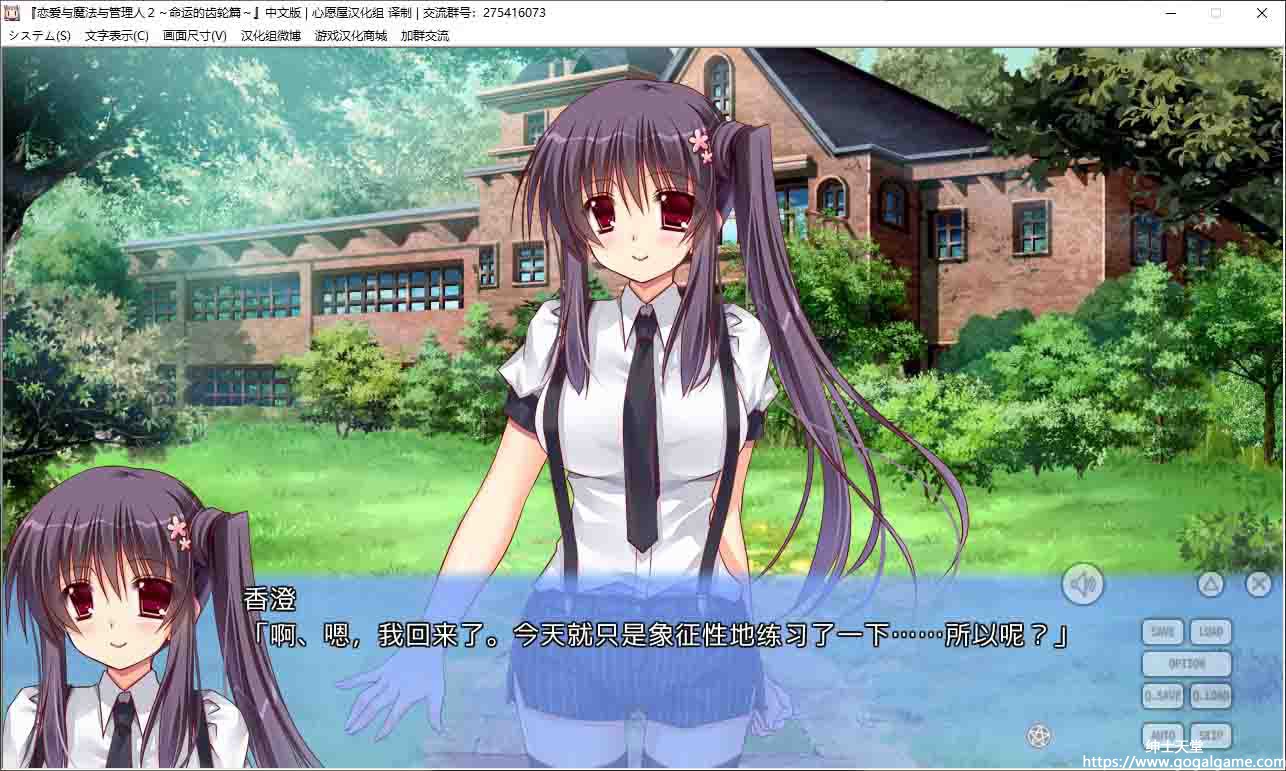1286x771 pixels.
Task: Click the pentagram icon in the text box
Action: point(1039,736)
